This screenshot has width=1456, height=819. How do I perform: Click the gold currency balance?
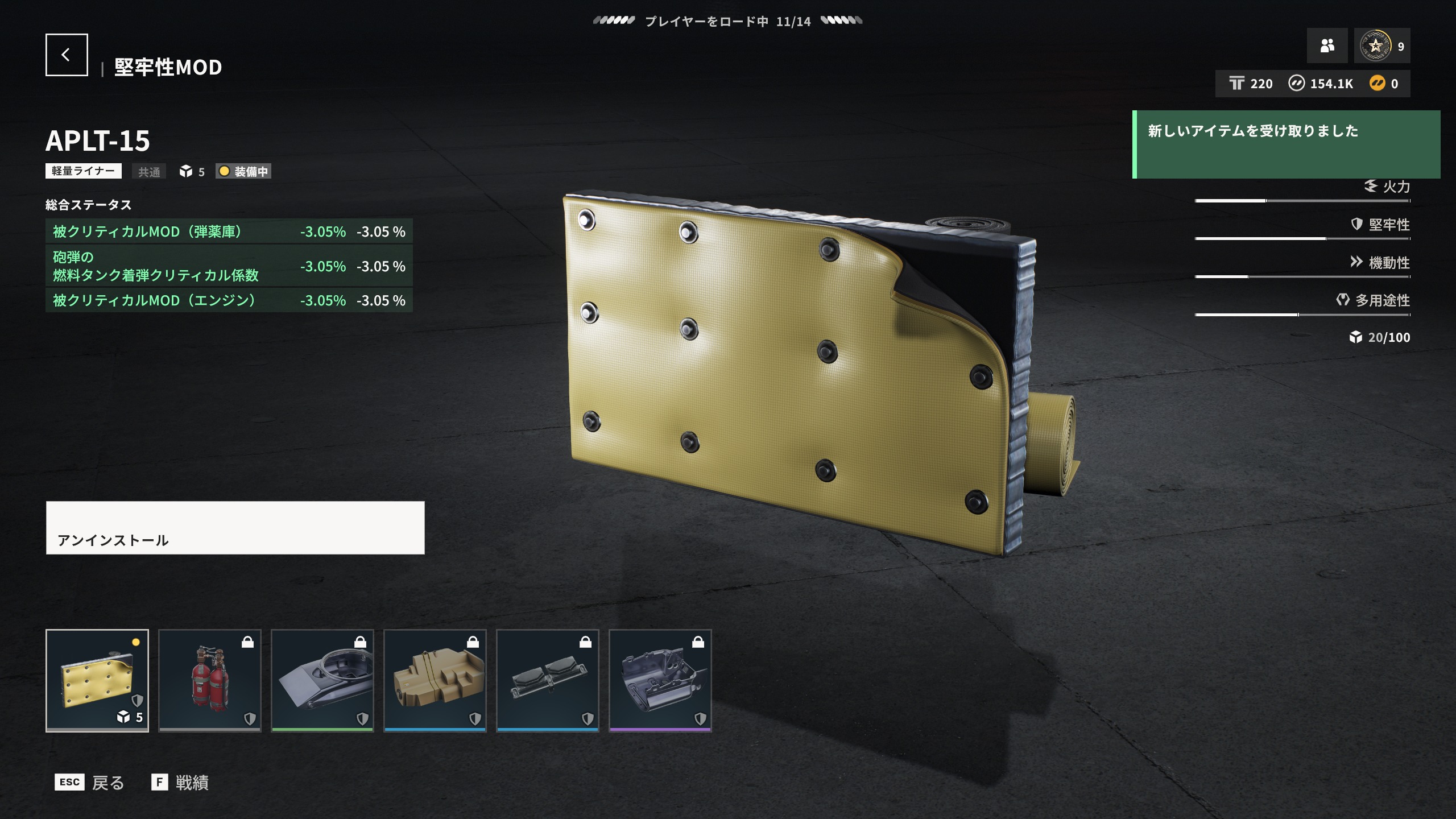click(x=1384, y=84)
